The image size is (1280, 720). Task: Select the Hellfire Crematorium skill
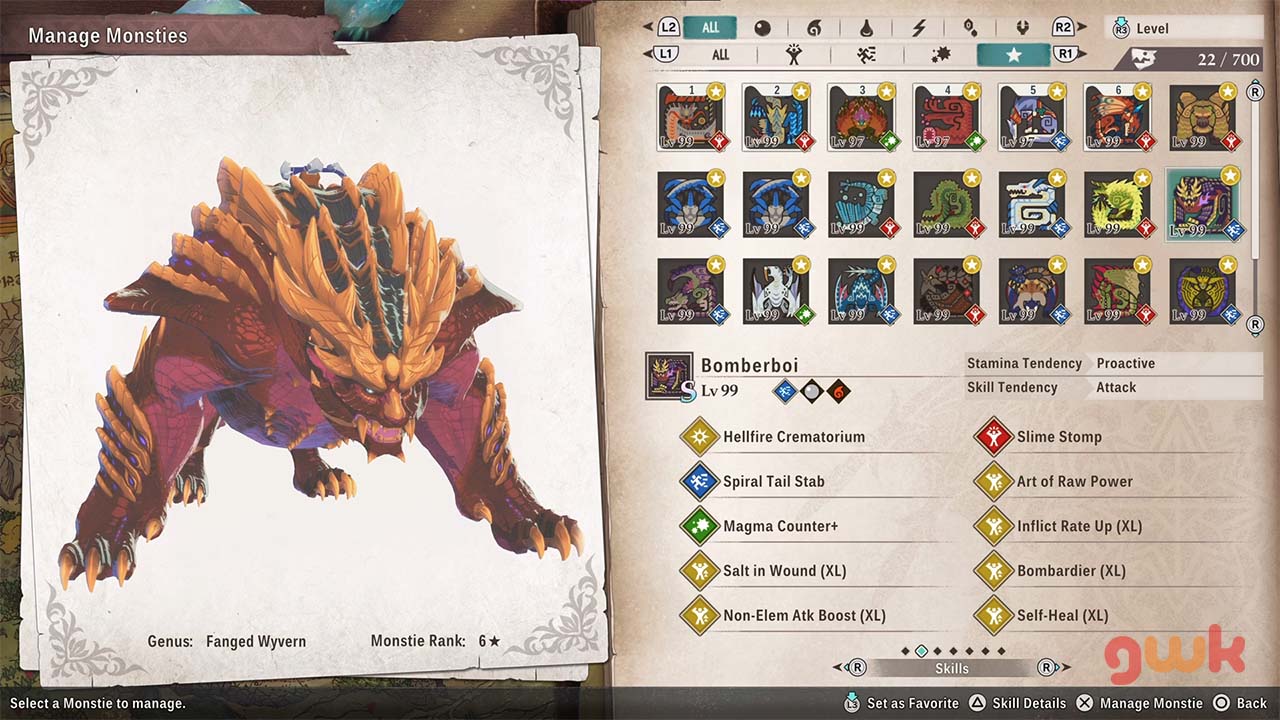[794, 437]
